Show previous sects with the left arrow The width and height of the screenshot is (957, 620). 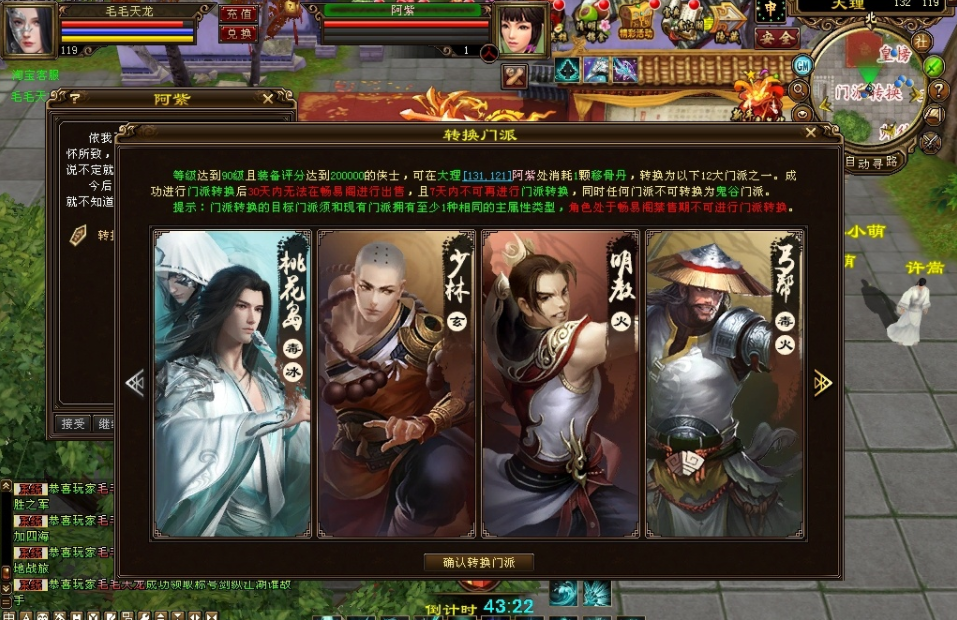pyautogui.click(x=135, y=382)
